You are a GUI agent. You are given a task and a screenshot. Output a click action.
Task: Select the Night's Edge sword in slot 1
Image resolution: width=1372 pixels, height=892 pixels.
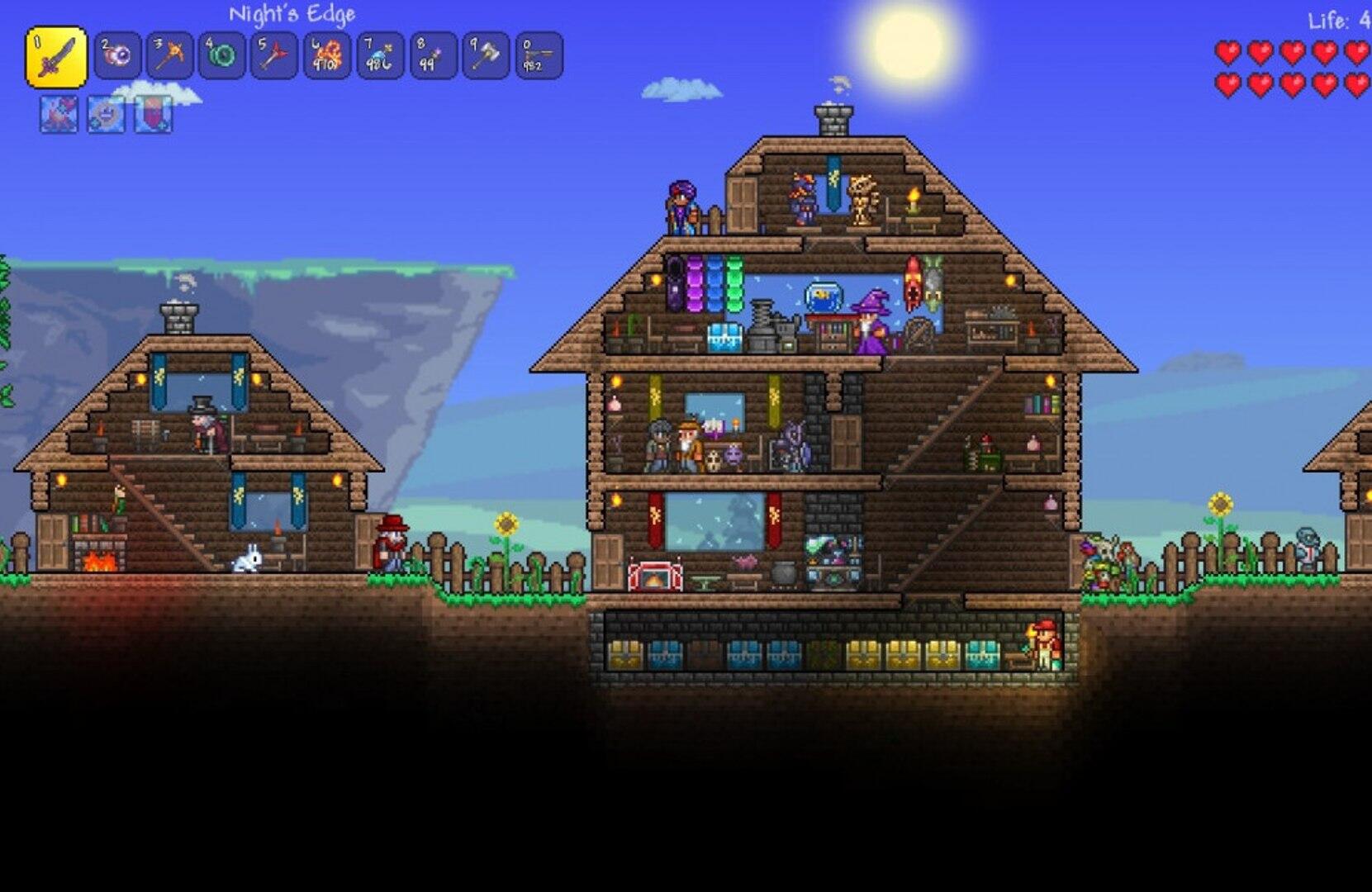[56, 57]
